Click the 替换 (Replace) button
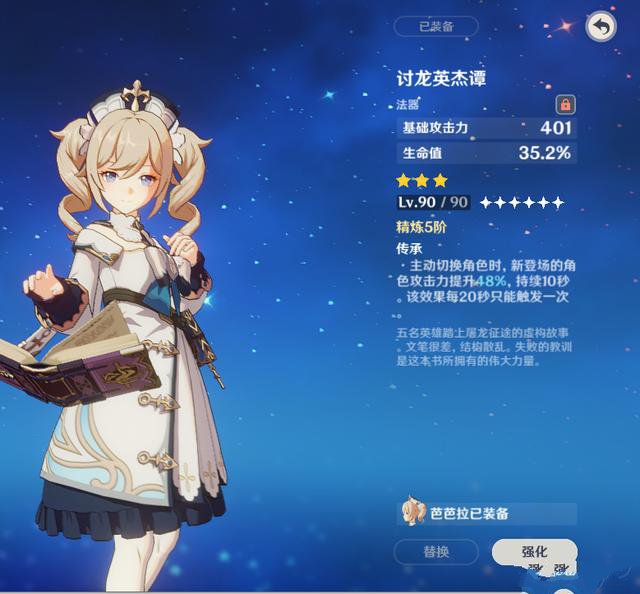This screenshot has height=594, width=640. pyautogui.click(x=436, y=551)
